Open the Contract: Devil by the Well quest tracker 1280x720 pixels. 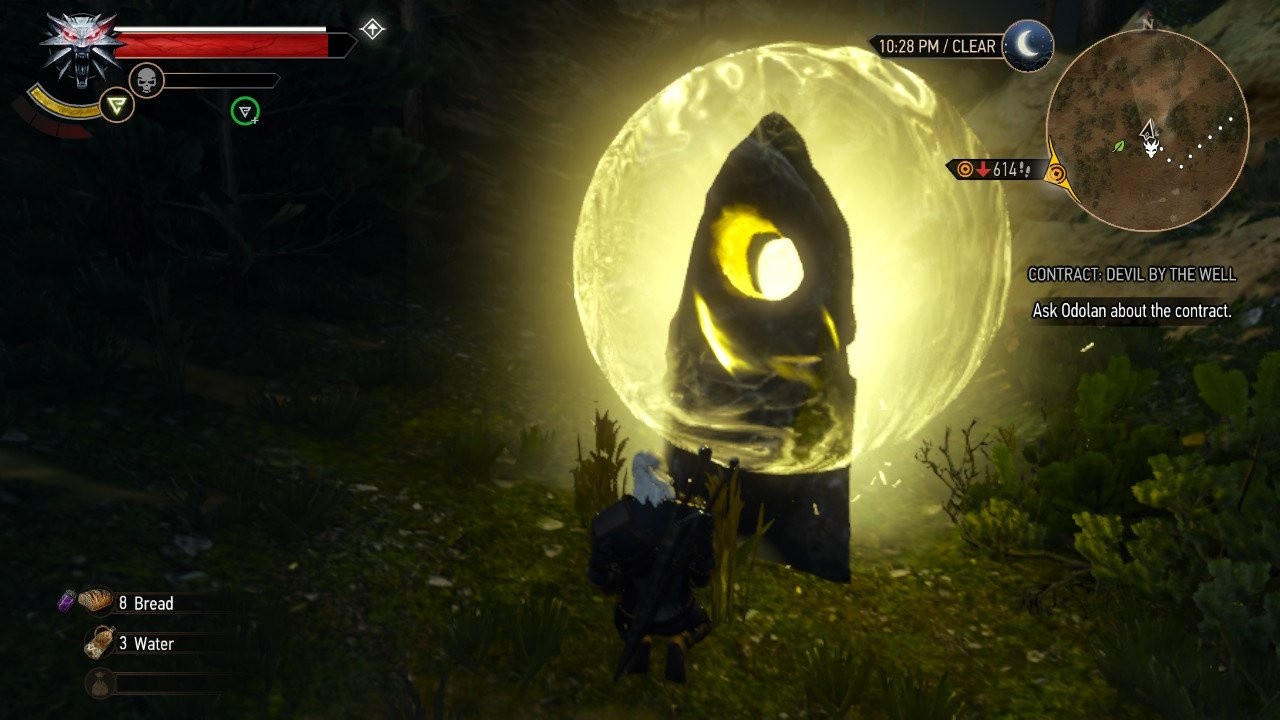[x=1131, y=274]
